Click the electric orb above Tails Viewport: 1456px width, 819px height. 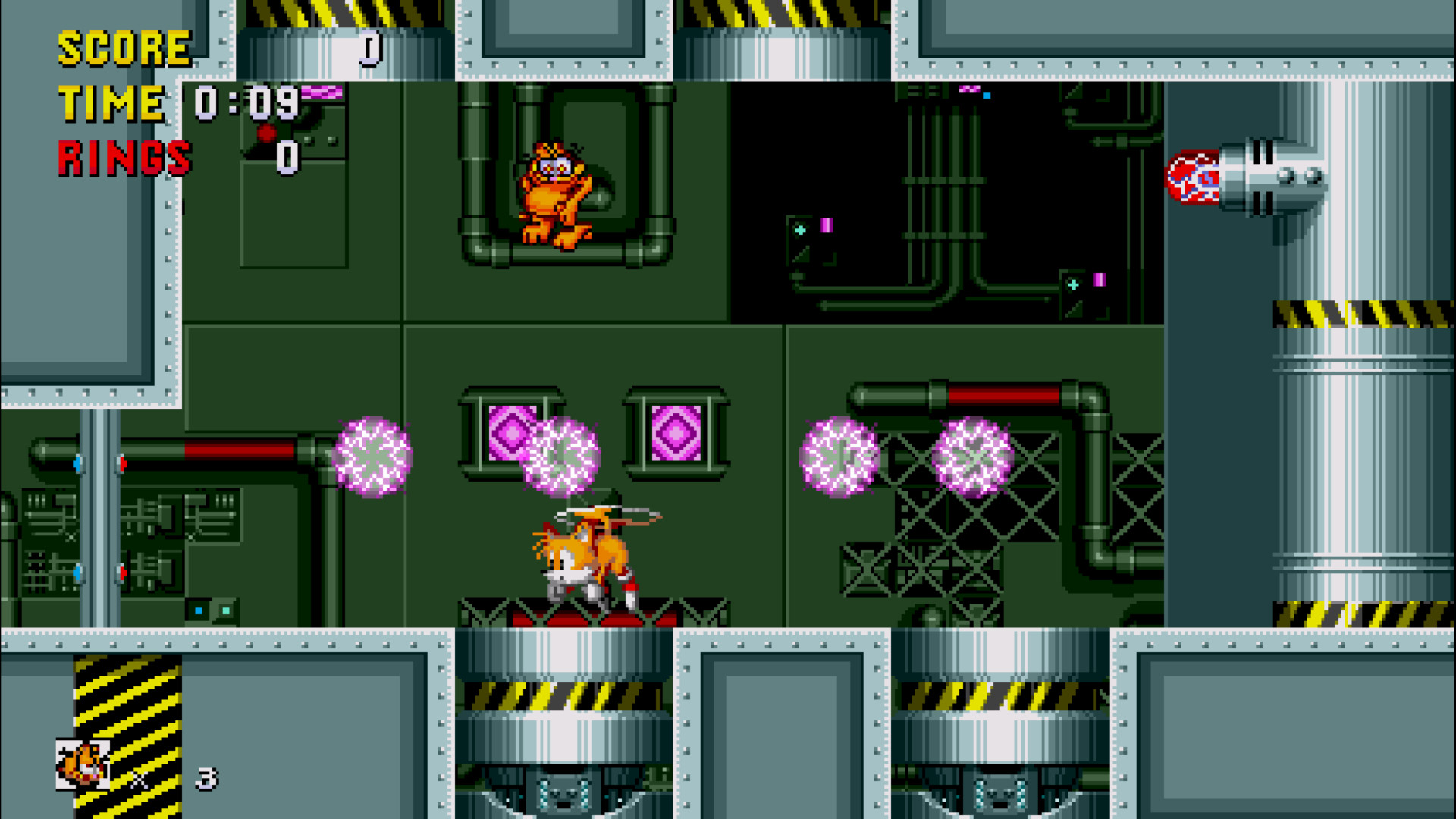pyautogui.click(x=561, y=459)
